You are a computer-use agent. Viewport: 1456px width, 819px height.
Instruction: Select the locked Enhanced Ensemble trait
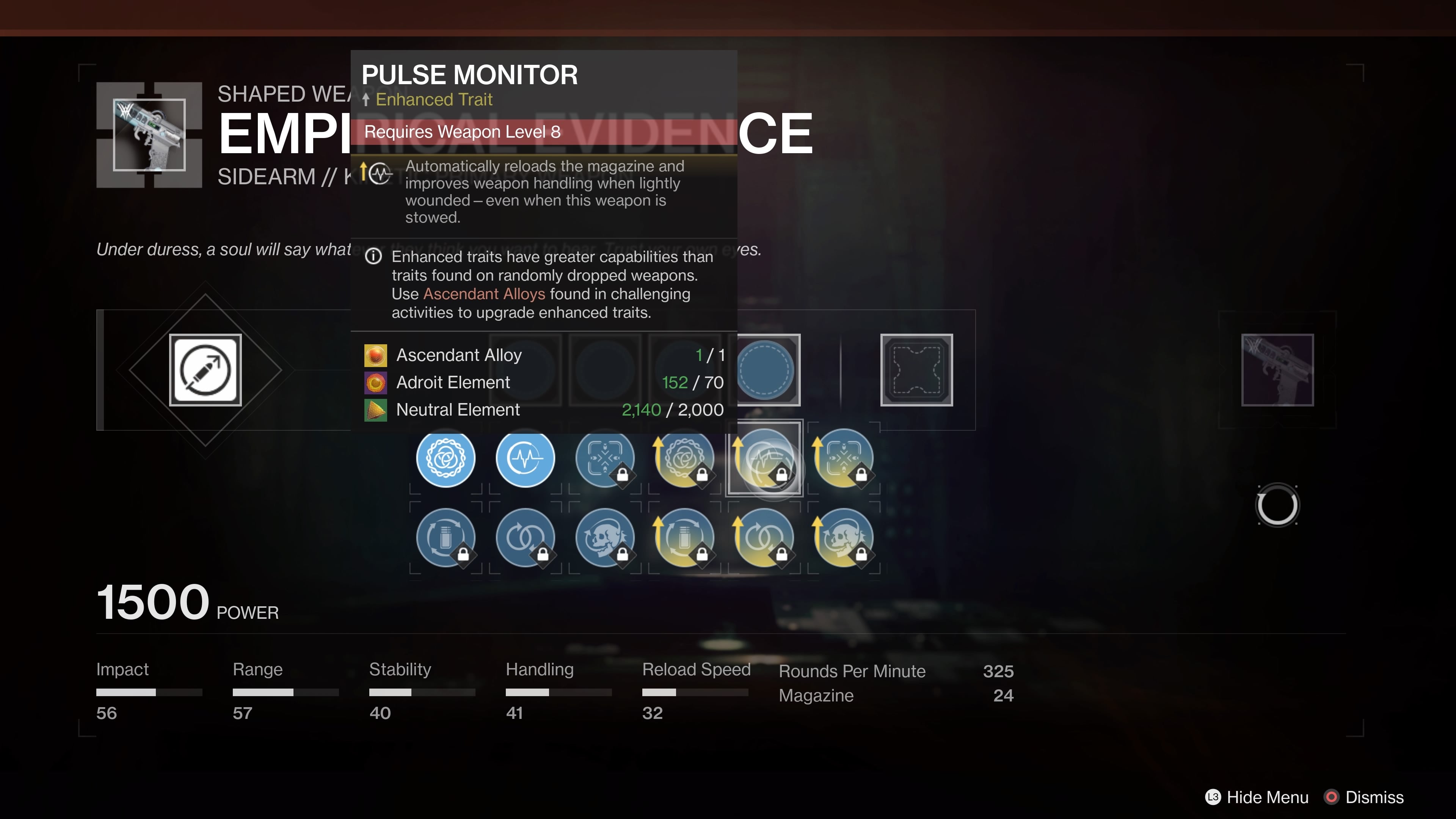coord(684,459)
